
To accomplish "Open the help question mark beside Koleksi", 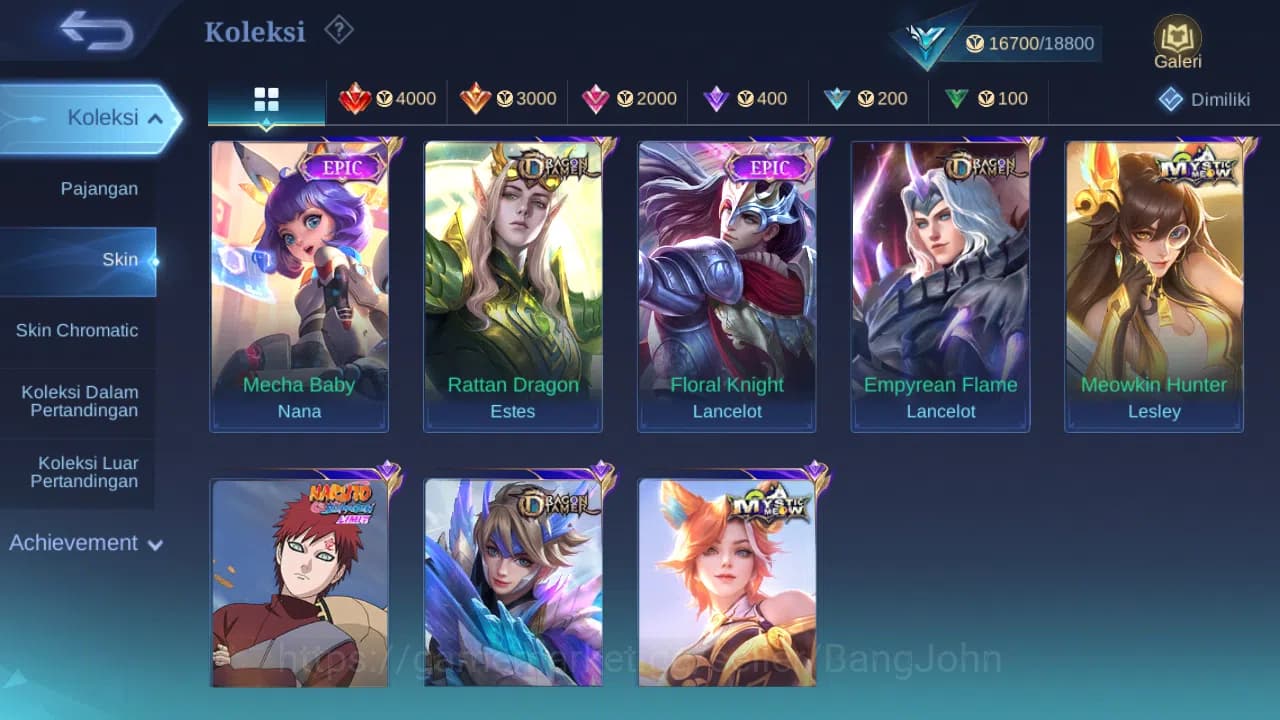I will [338, 30].
